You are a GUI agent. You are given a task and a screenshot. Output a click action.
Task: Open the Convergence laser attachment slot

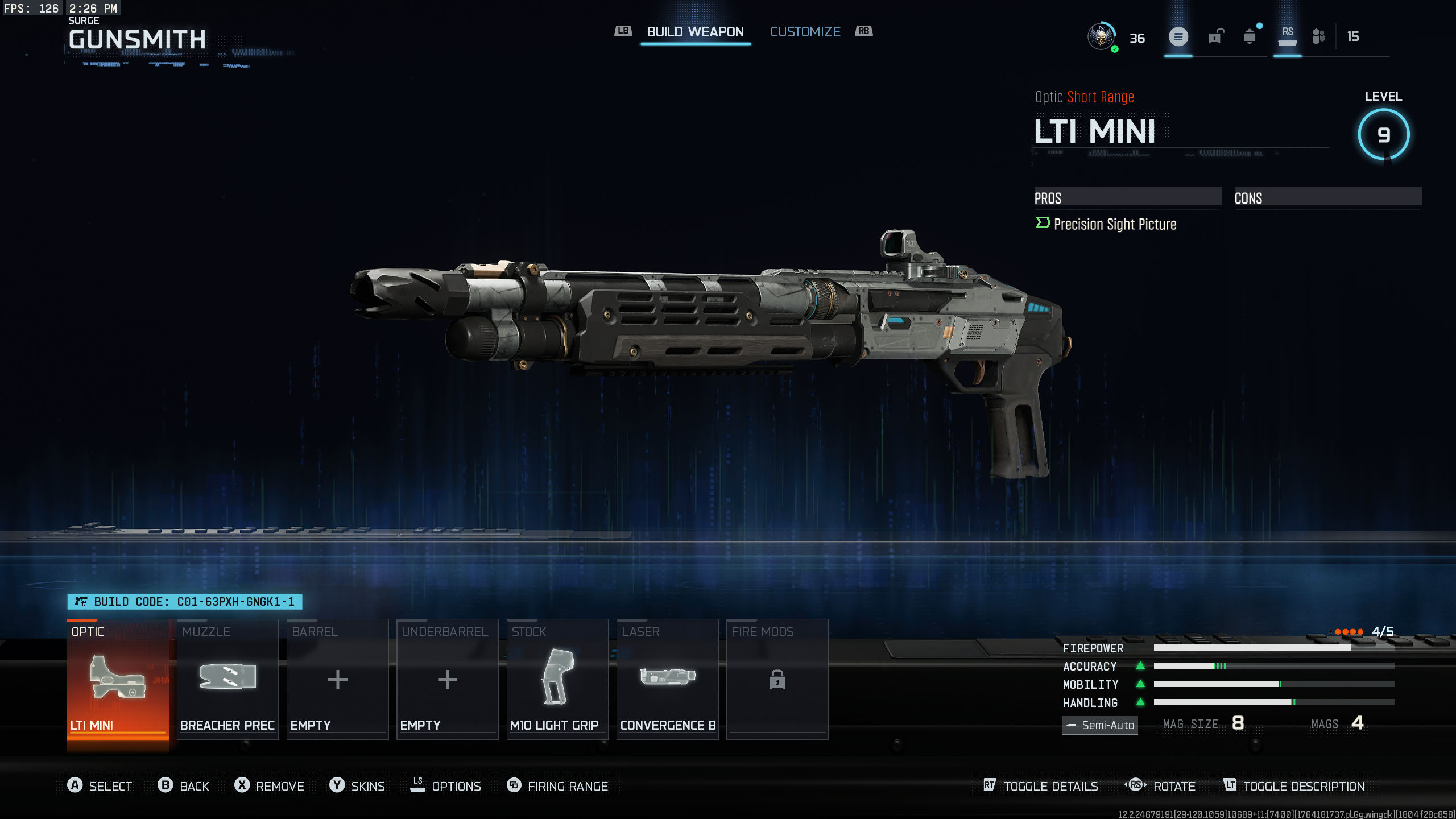click(667, 680)
